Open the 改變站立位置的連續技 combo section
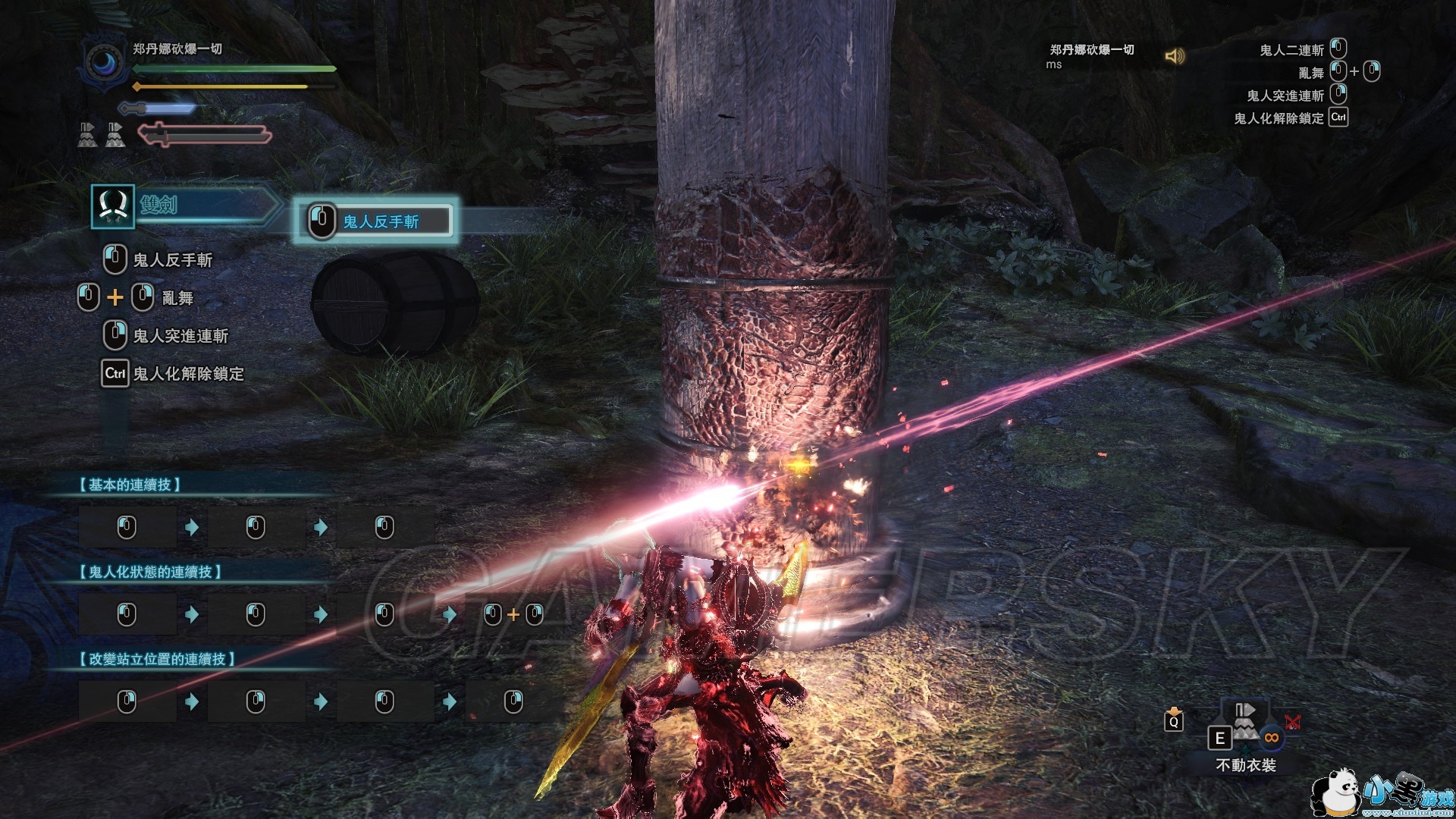Screen dimensions: 1456x819 tap(157, 659)
